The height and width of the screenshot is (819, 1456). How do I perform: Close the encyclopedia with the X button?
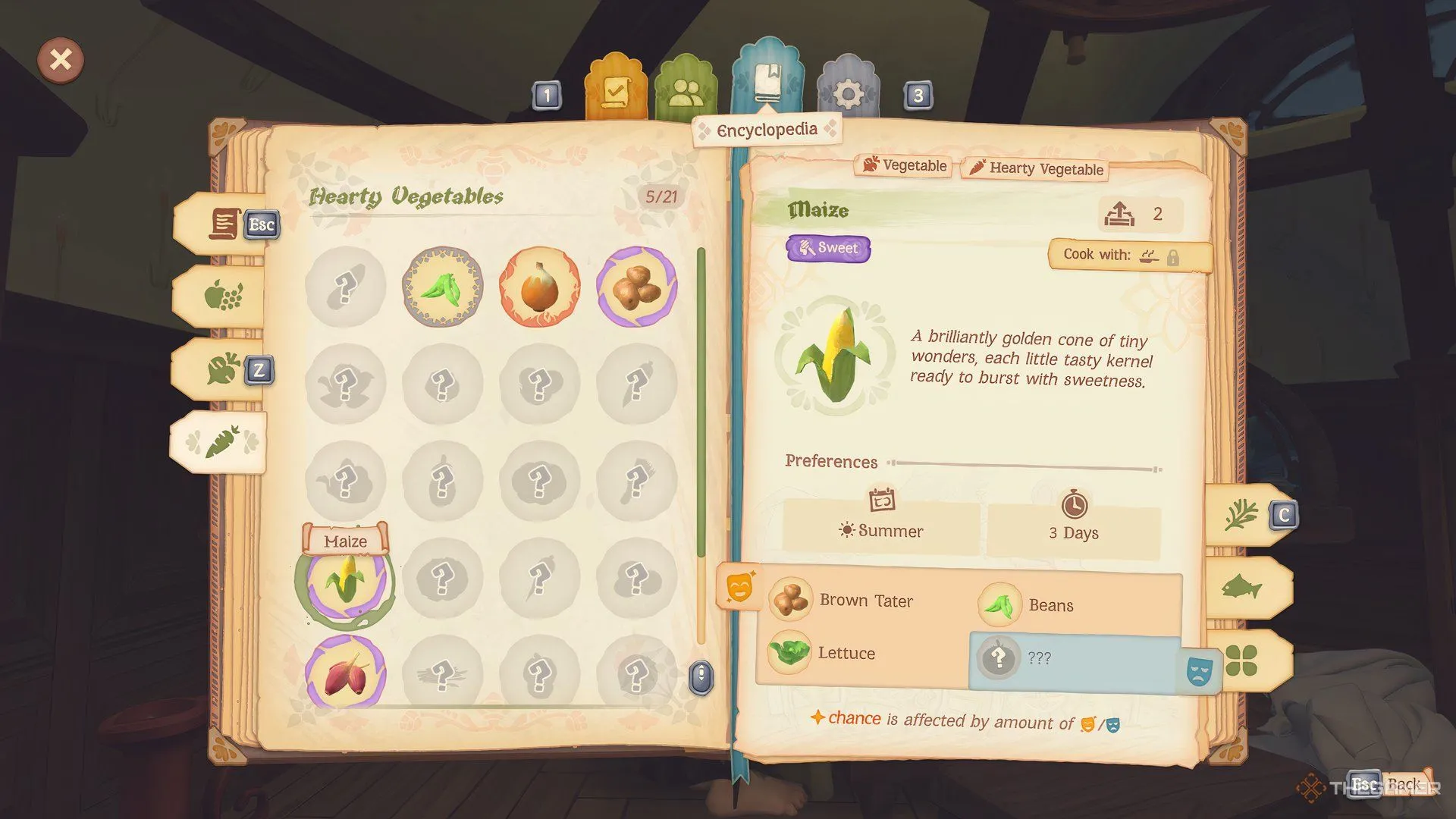[x=61, y=59]
